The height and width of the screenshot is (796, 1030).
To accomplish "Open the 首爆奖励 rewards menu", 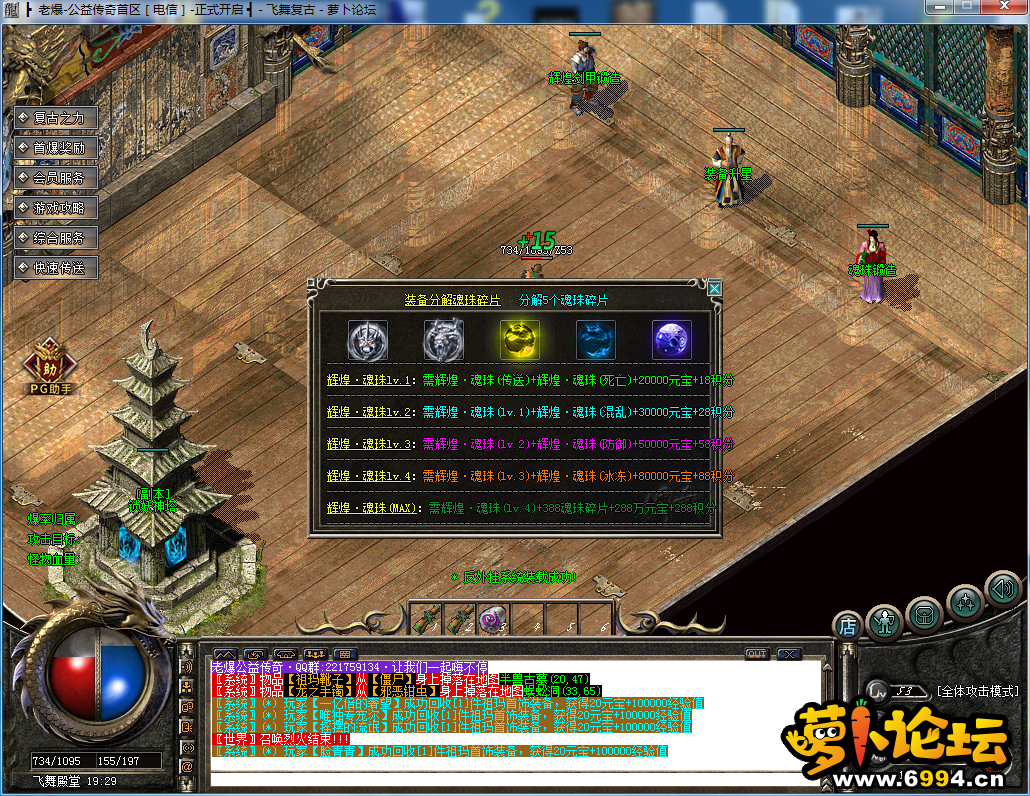I will point(57,148).
